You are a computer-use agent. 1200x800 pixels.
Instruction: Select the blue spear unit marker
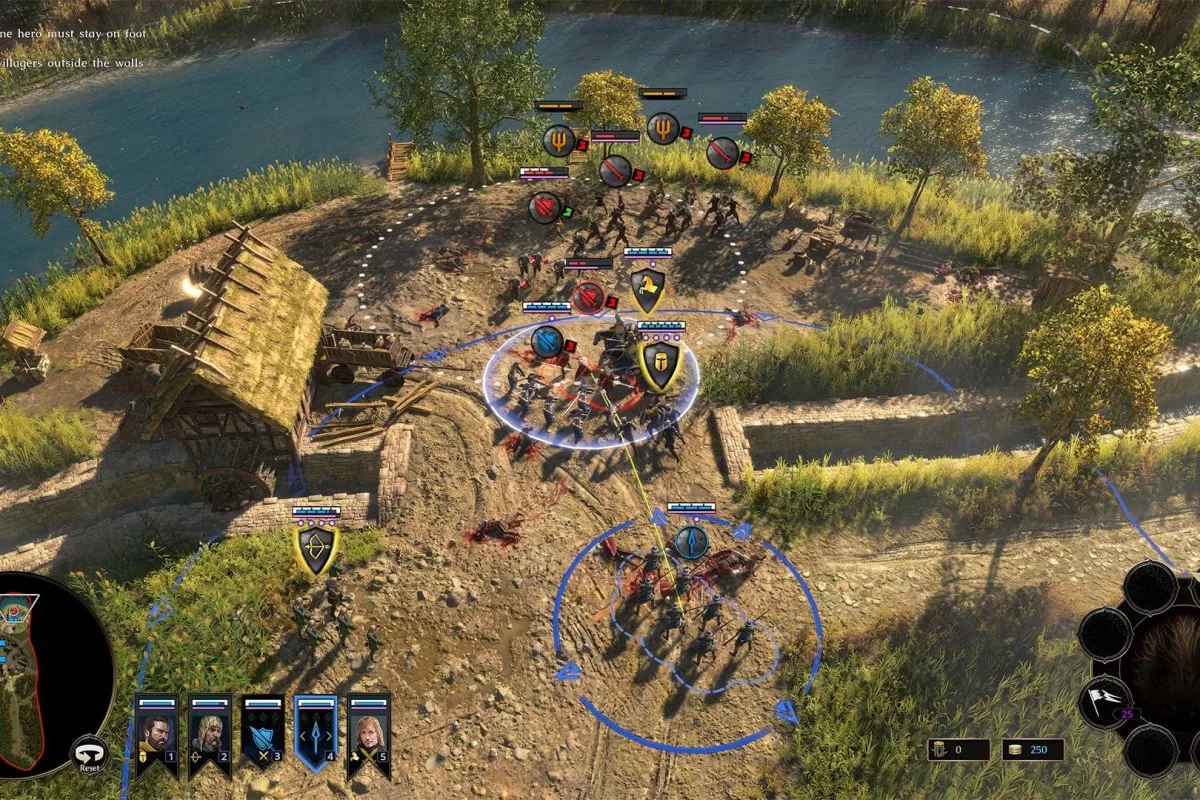(691, 542)
